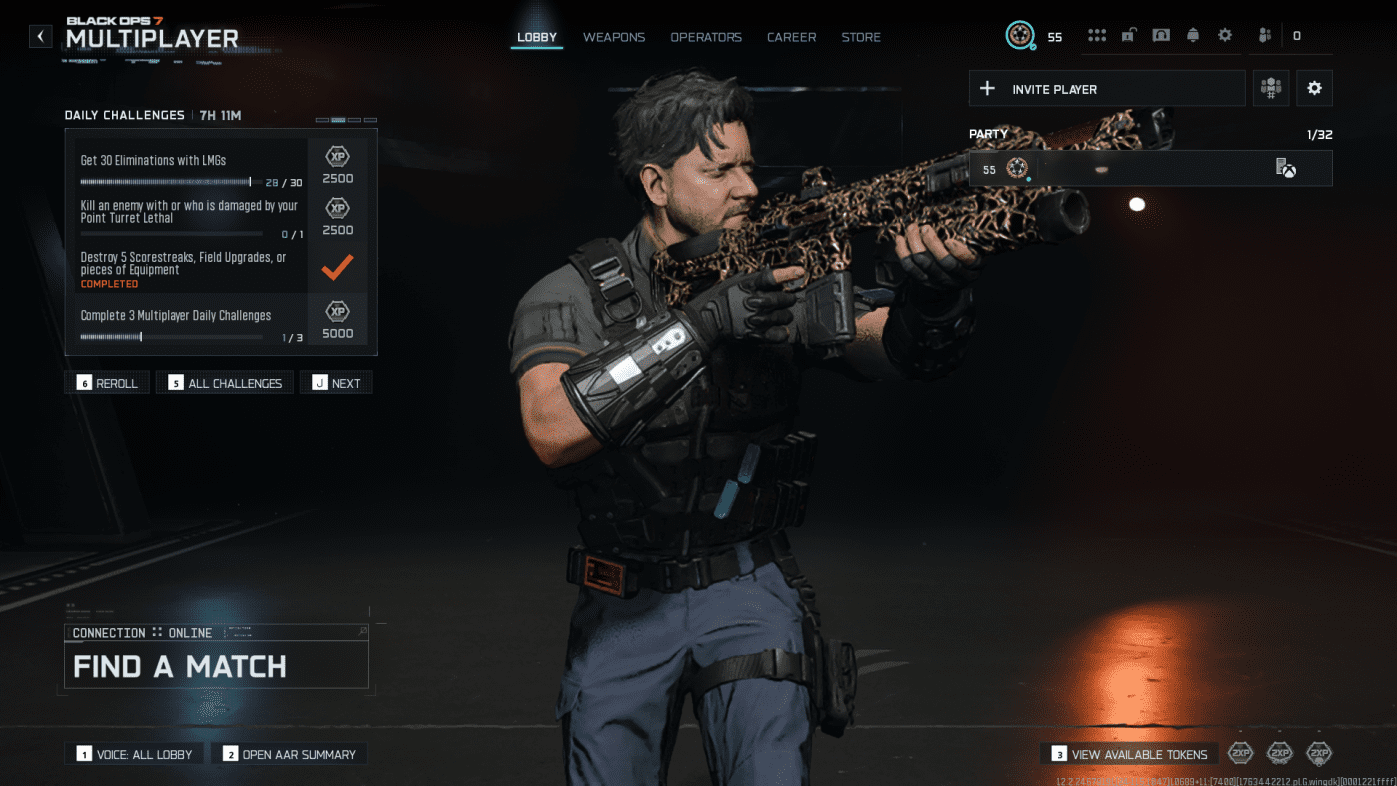Click the player rank emblem showing 55
Screen dimensions: 1397x786
[x=1020, y=34]
